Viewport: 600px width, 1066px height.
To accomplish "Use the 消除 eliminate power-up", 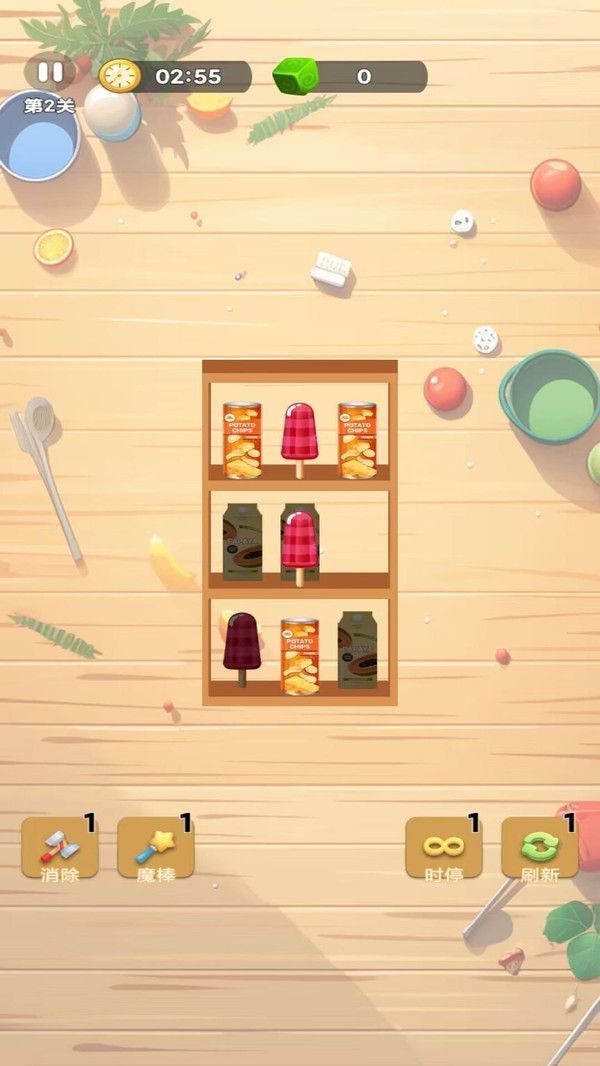I will pyautogui.click(x=60, y=848).
